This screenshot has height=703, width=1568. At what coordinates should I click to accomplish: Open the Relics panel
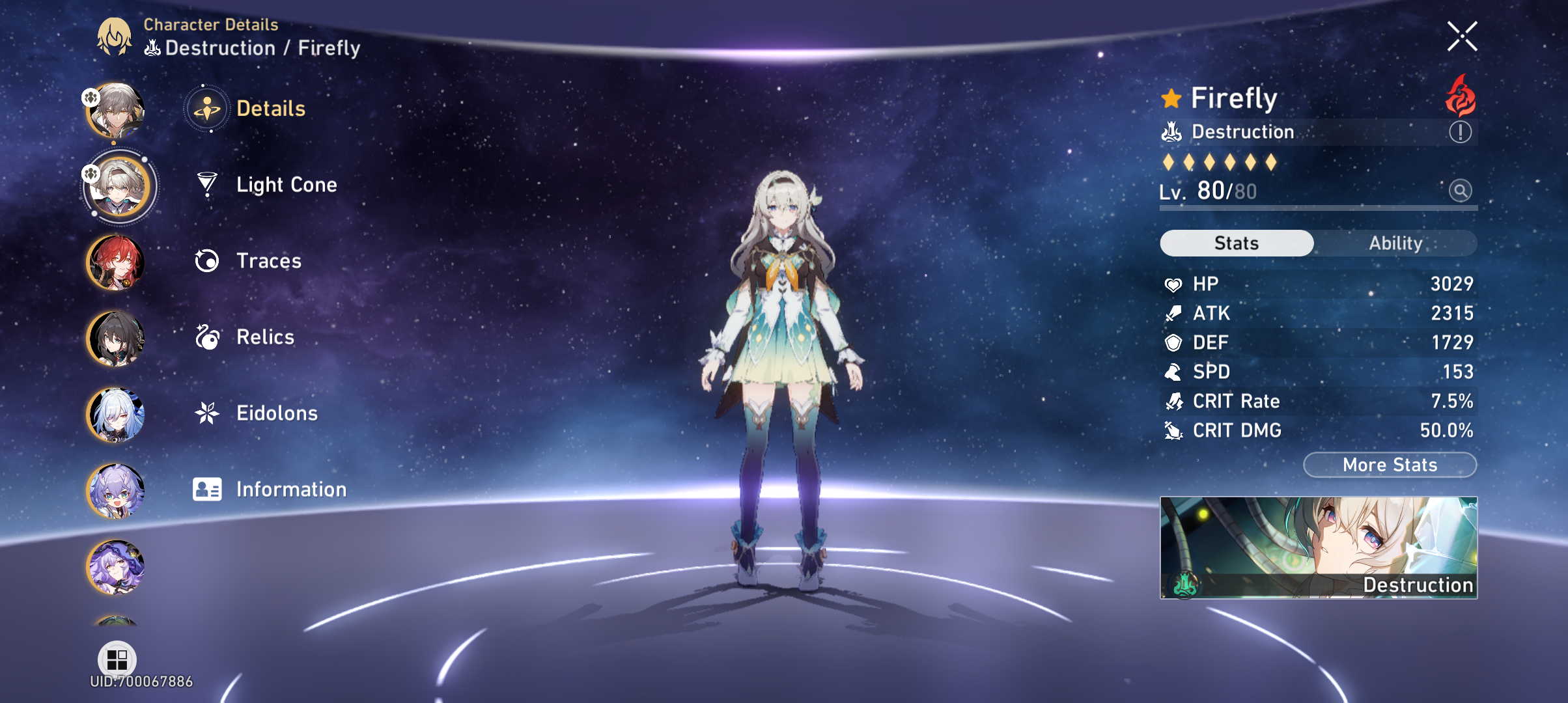click(264, 337)
